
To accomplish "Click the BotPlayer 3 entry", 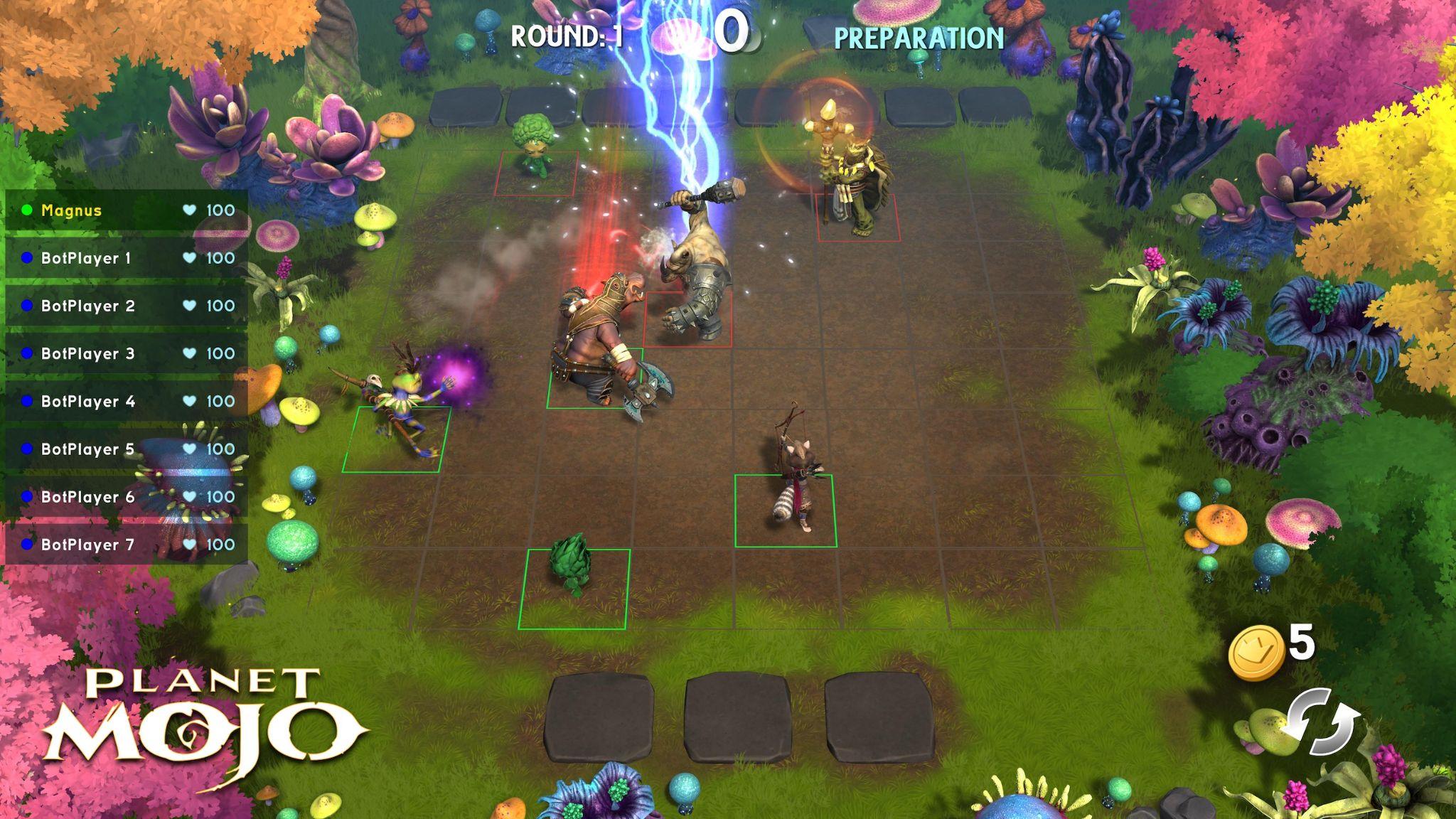I will point(127,353).
